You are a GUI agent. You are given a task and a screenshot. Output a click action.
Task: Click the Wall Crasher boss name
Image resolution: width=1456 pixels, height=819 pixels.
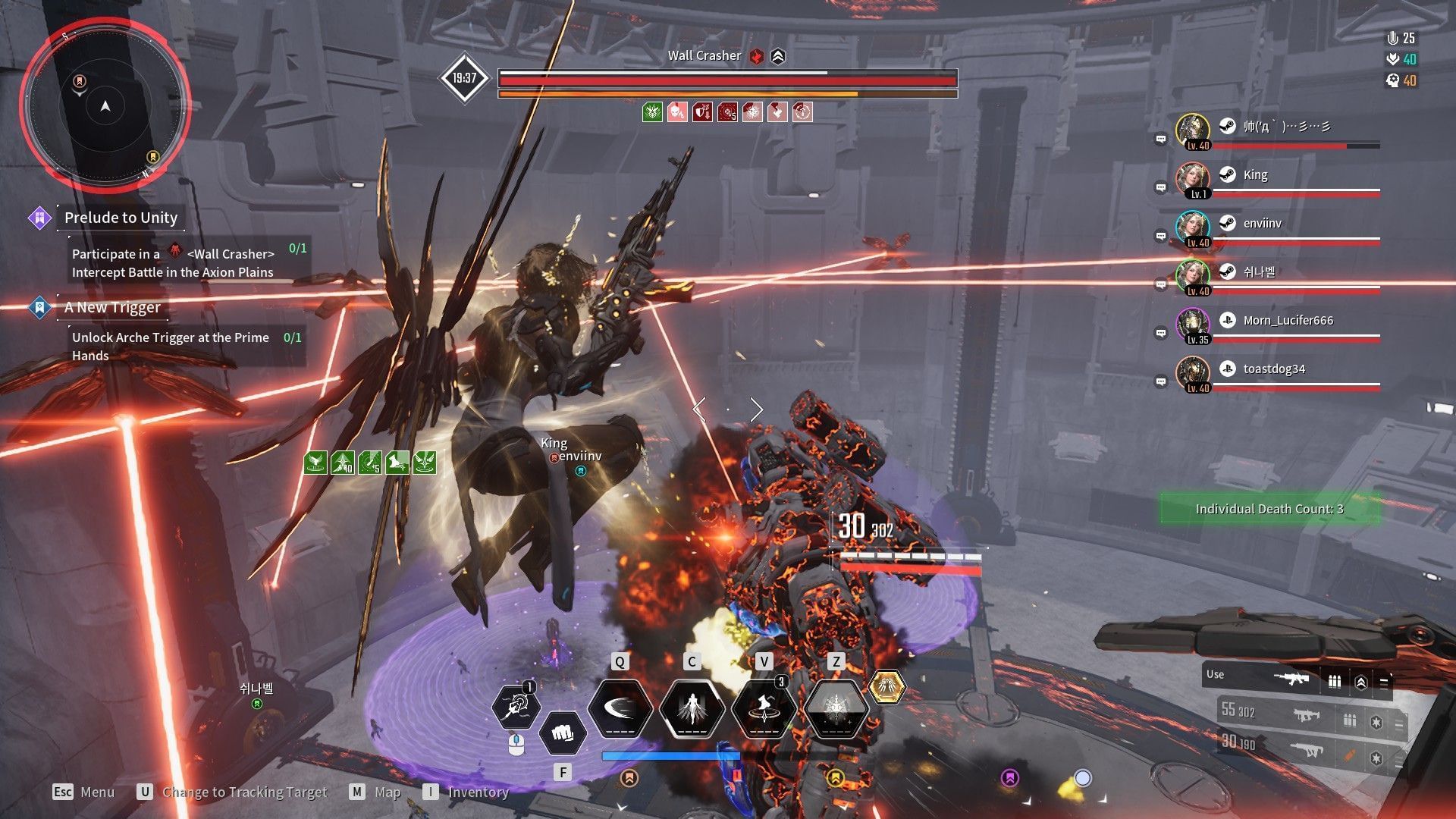[704, 56]
